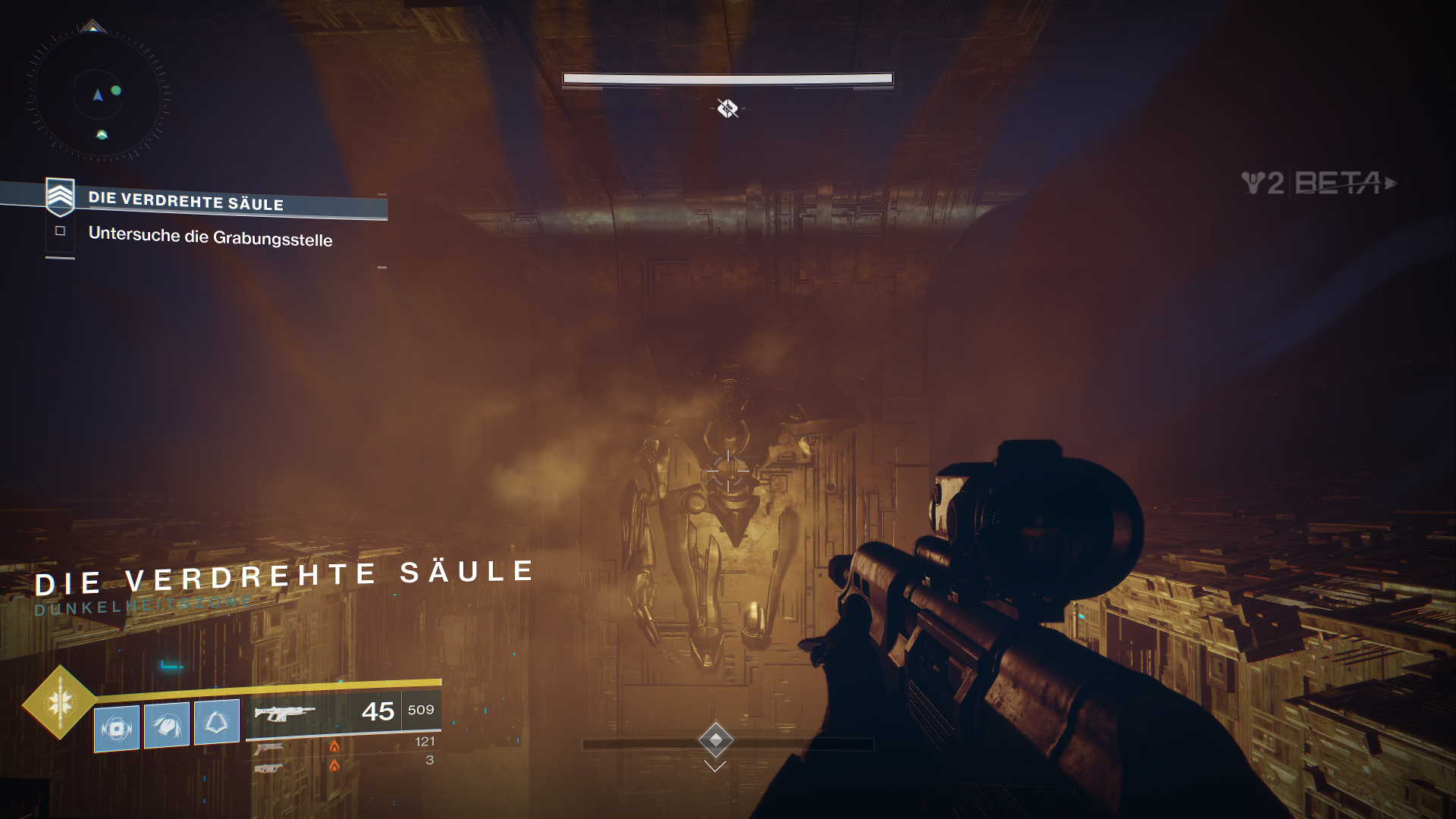Click the circular radar in the corner

99,96
